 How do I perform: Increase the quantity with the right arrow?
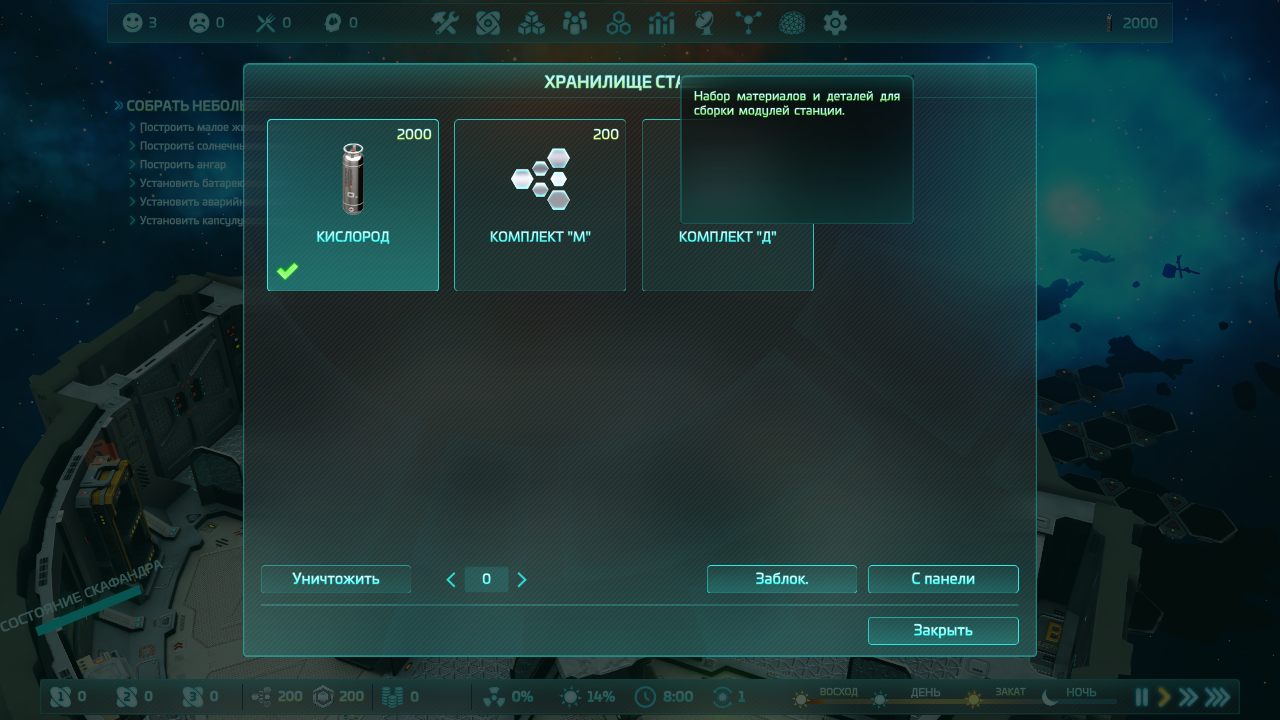[522, 579]
